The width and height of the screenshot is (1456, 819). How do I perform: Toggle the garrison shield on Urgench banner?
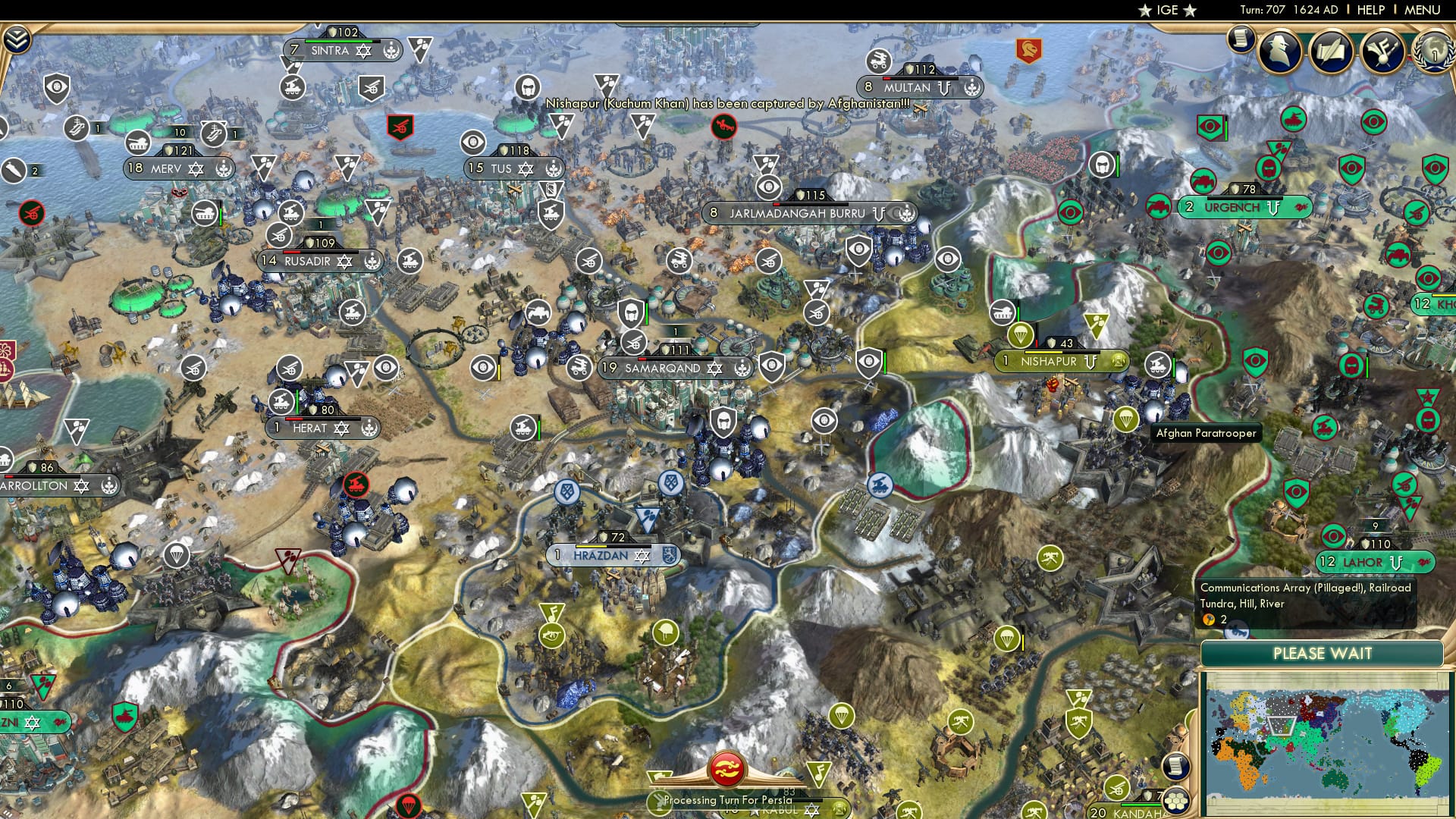tap(1235, 189)
